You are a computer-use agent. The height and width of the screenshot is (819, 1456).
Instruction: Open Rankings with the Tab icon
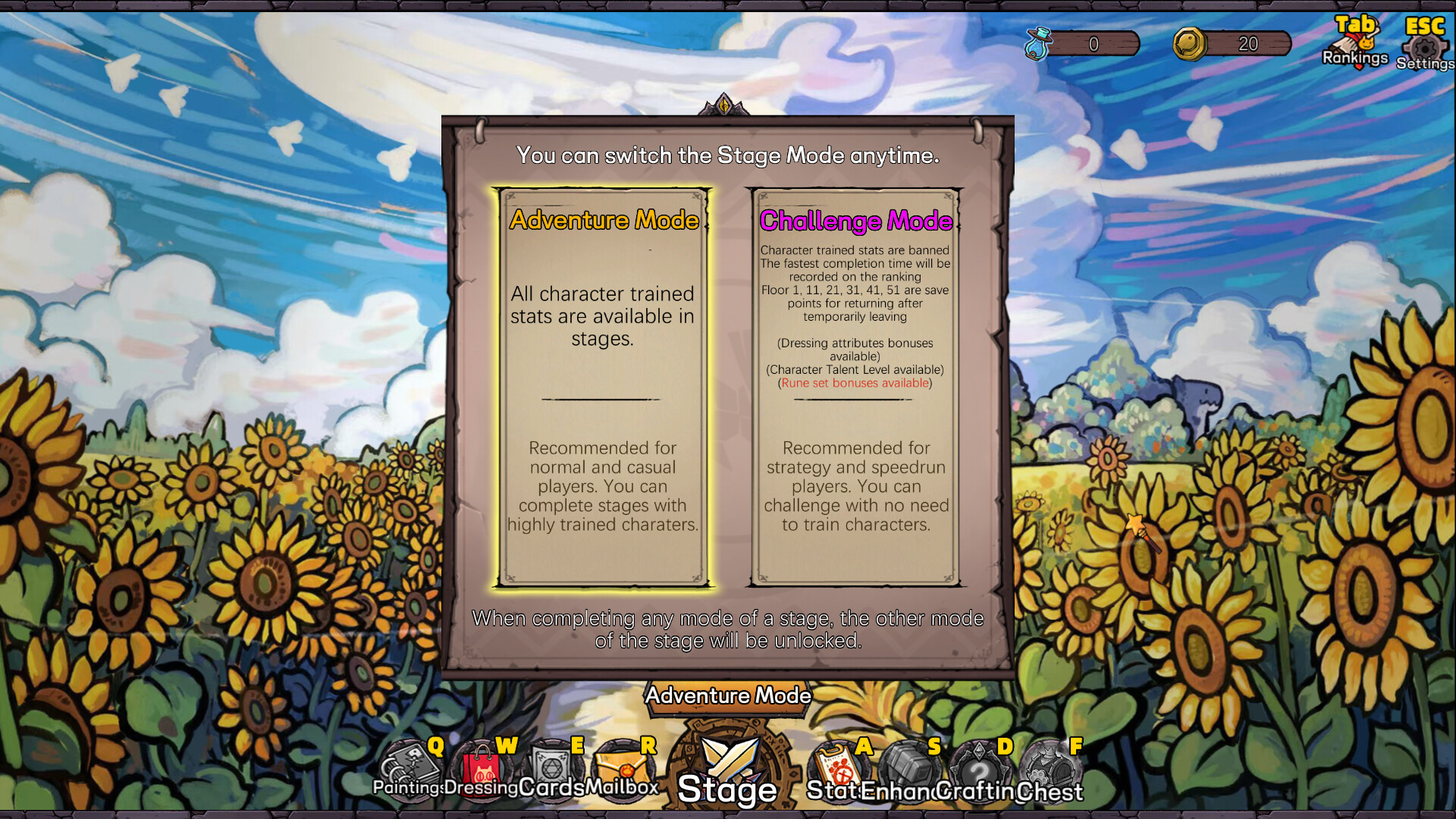1354,38
